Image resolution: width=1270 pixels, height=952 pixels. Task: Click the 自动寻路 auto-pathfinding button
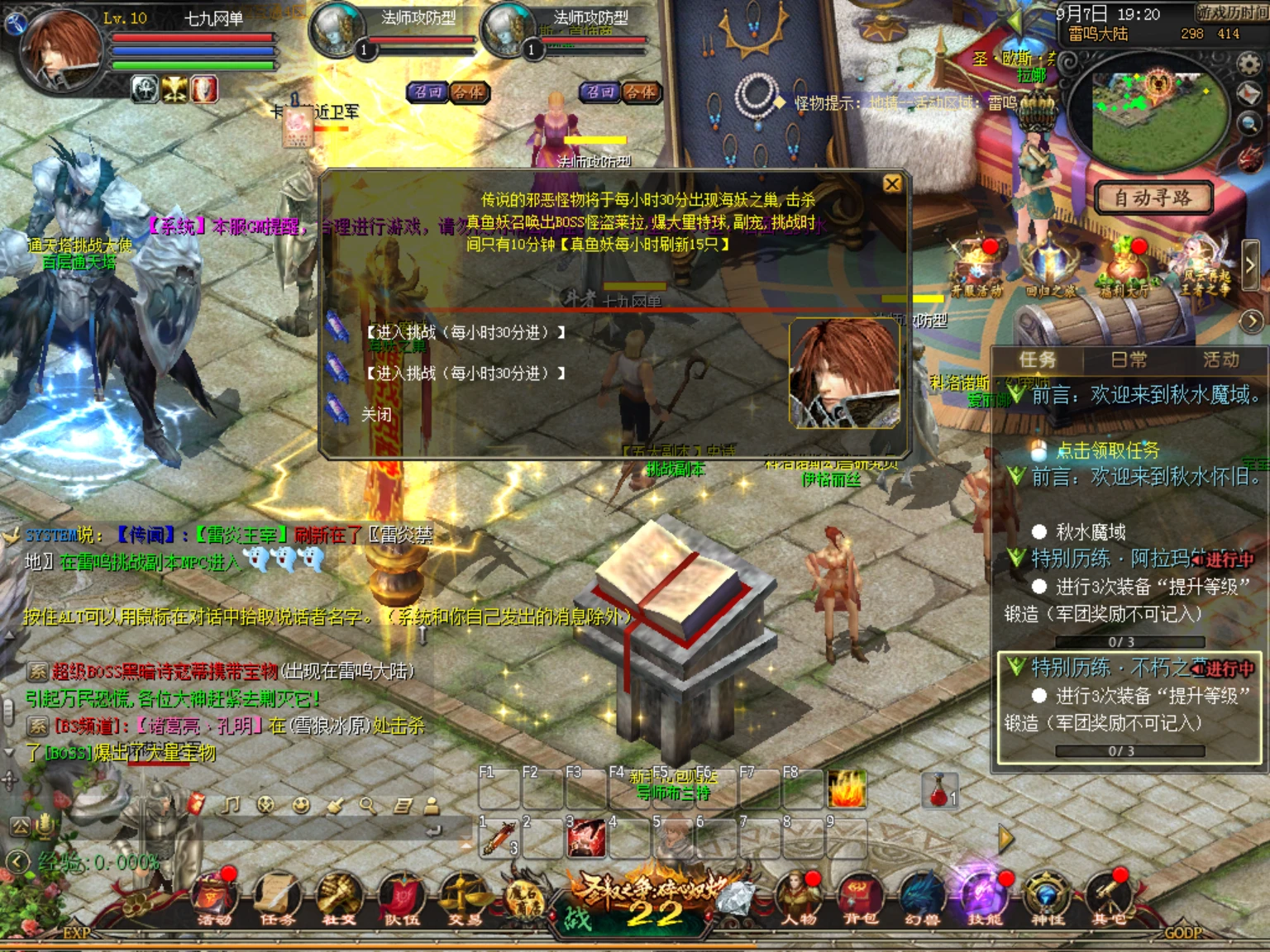(x=1153, y=198)
